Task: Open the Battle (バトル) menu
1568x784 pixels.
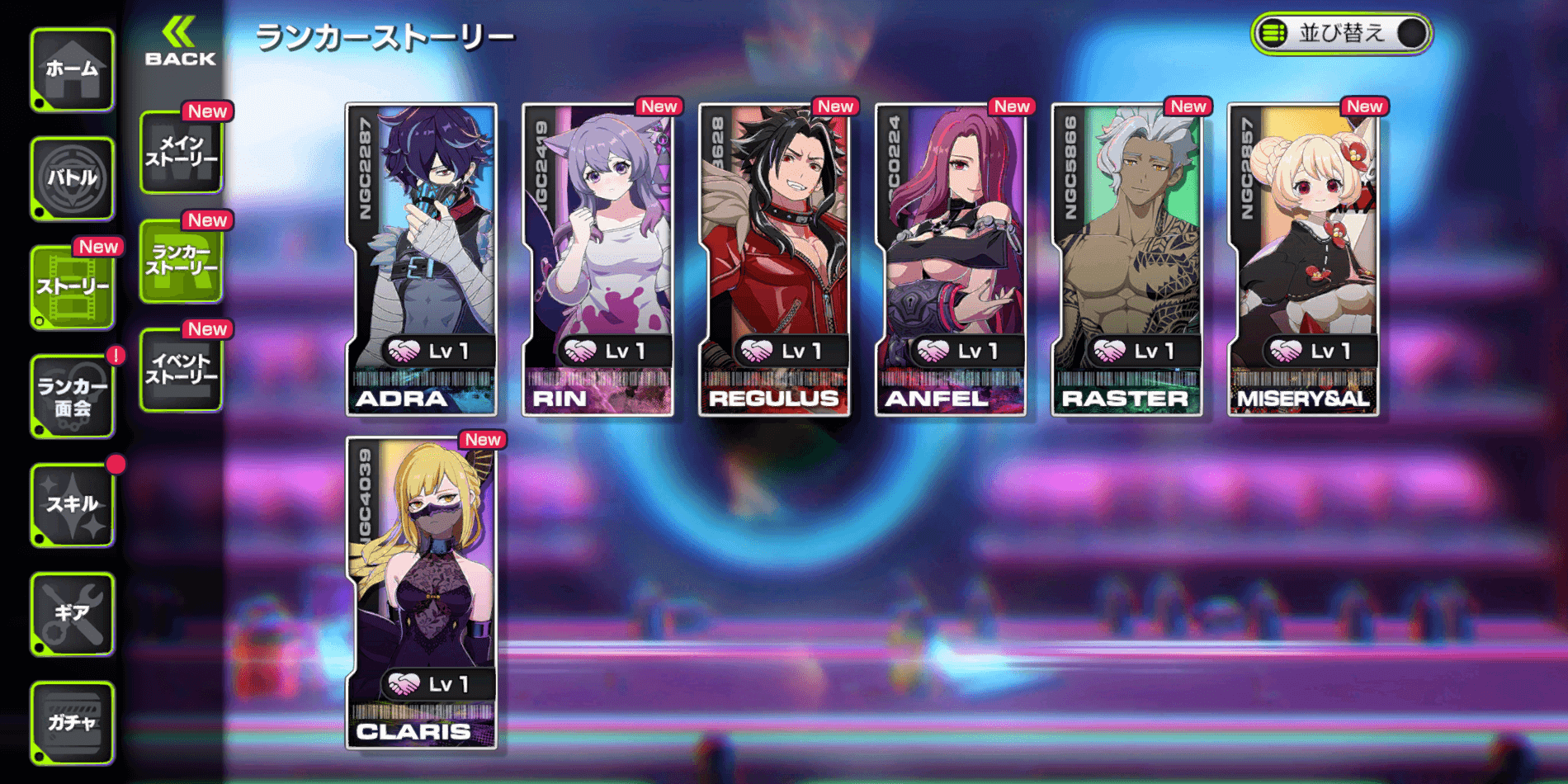Action: pos(73,178)
